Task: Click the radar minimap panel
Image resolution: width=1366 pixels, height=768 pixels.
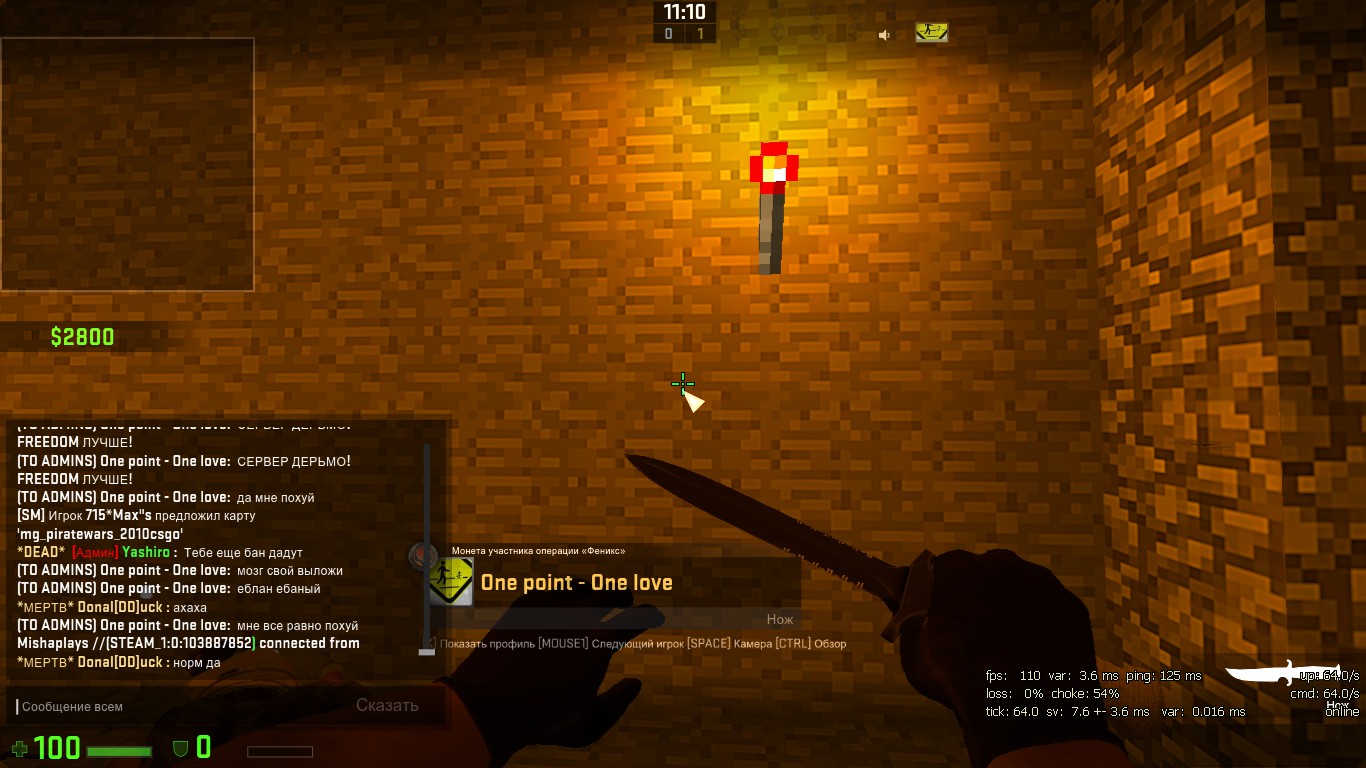Action: [127, 164]
